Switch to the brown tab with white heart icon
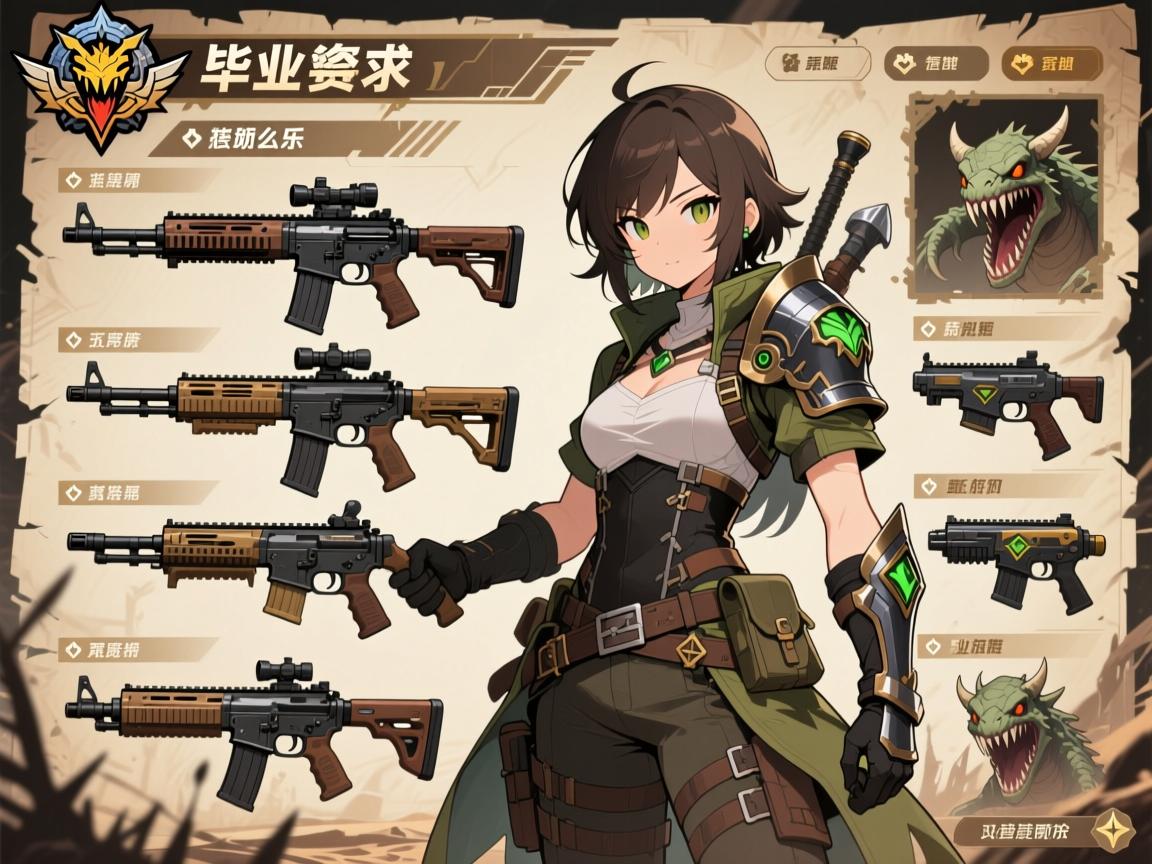Image resolution: width=1152 pixels, height=864 pixels. (x=936, y=64)
